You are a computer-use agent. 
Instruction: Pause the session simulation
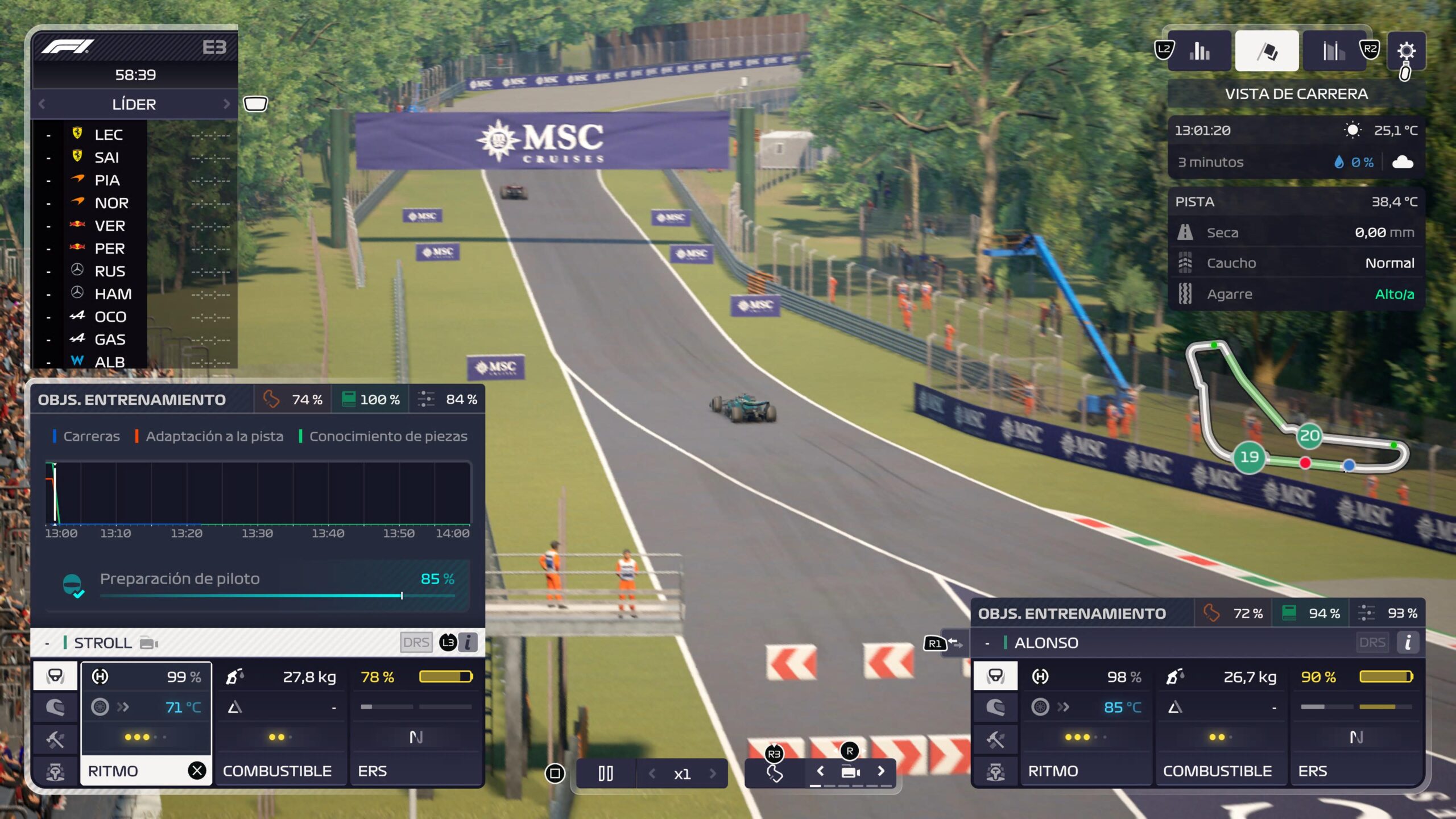(606, 773)
